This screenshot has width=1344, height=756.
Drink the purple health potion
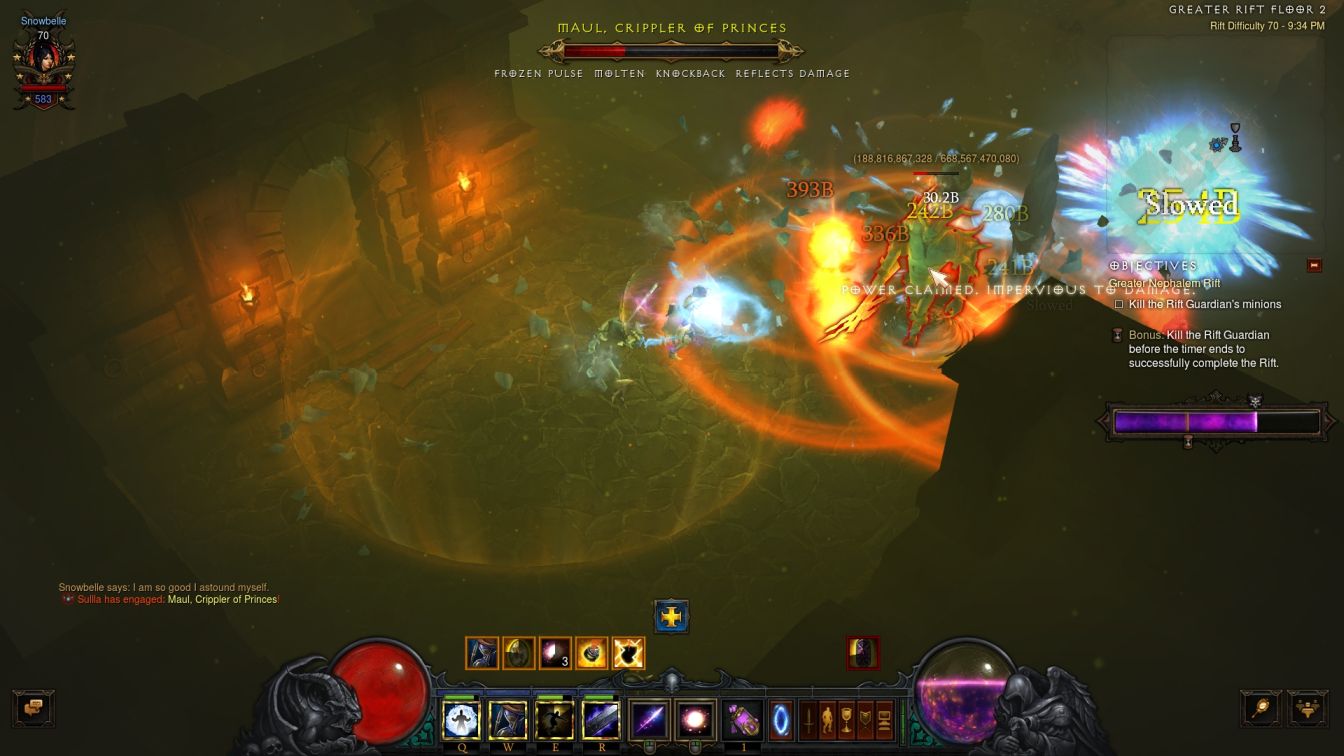pyautogui.click(x=742, y=720)
